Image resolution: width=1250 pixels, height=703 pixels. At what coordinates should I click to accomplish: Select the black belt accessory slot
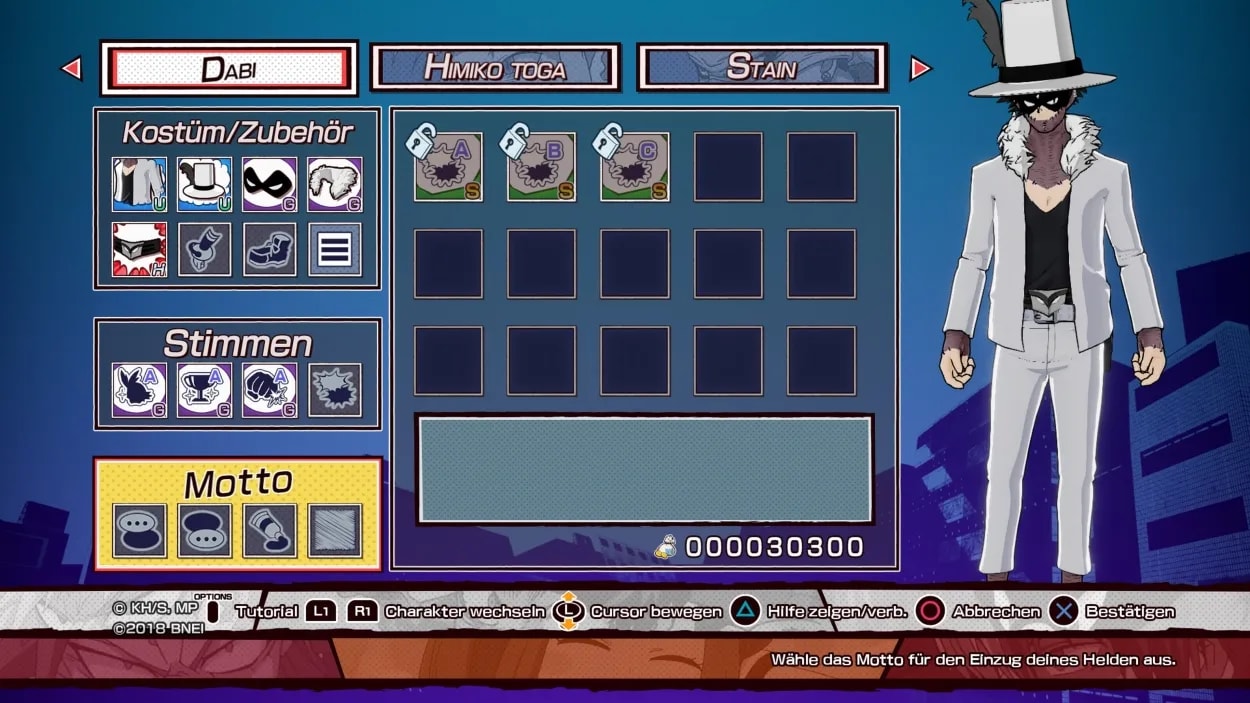pyautogui.click(x=140, y=249)
